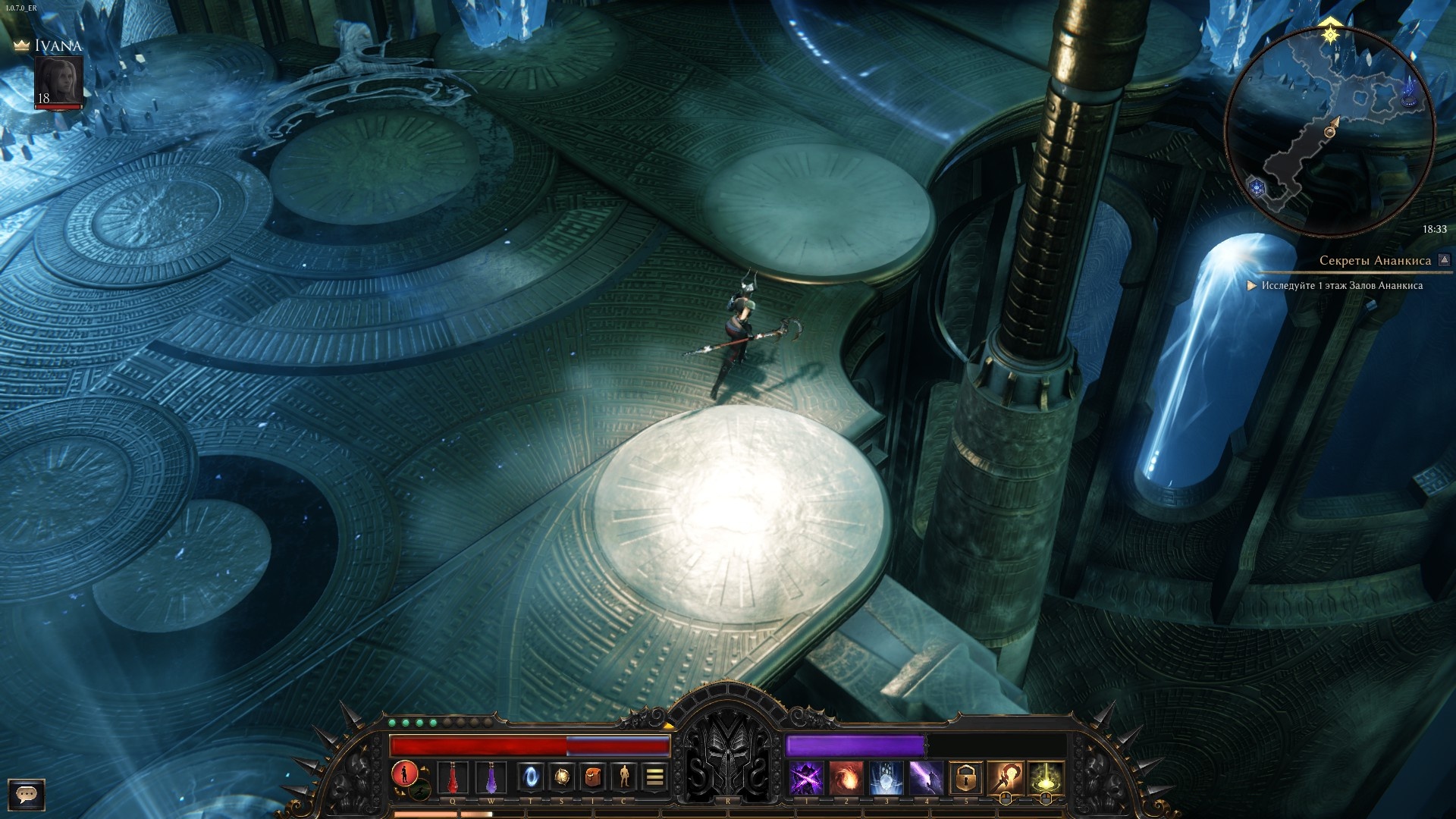Use the purple potion flask
The height and width of the screenshot is (819, 1456).
coord(491,778)
